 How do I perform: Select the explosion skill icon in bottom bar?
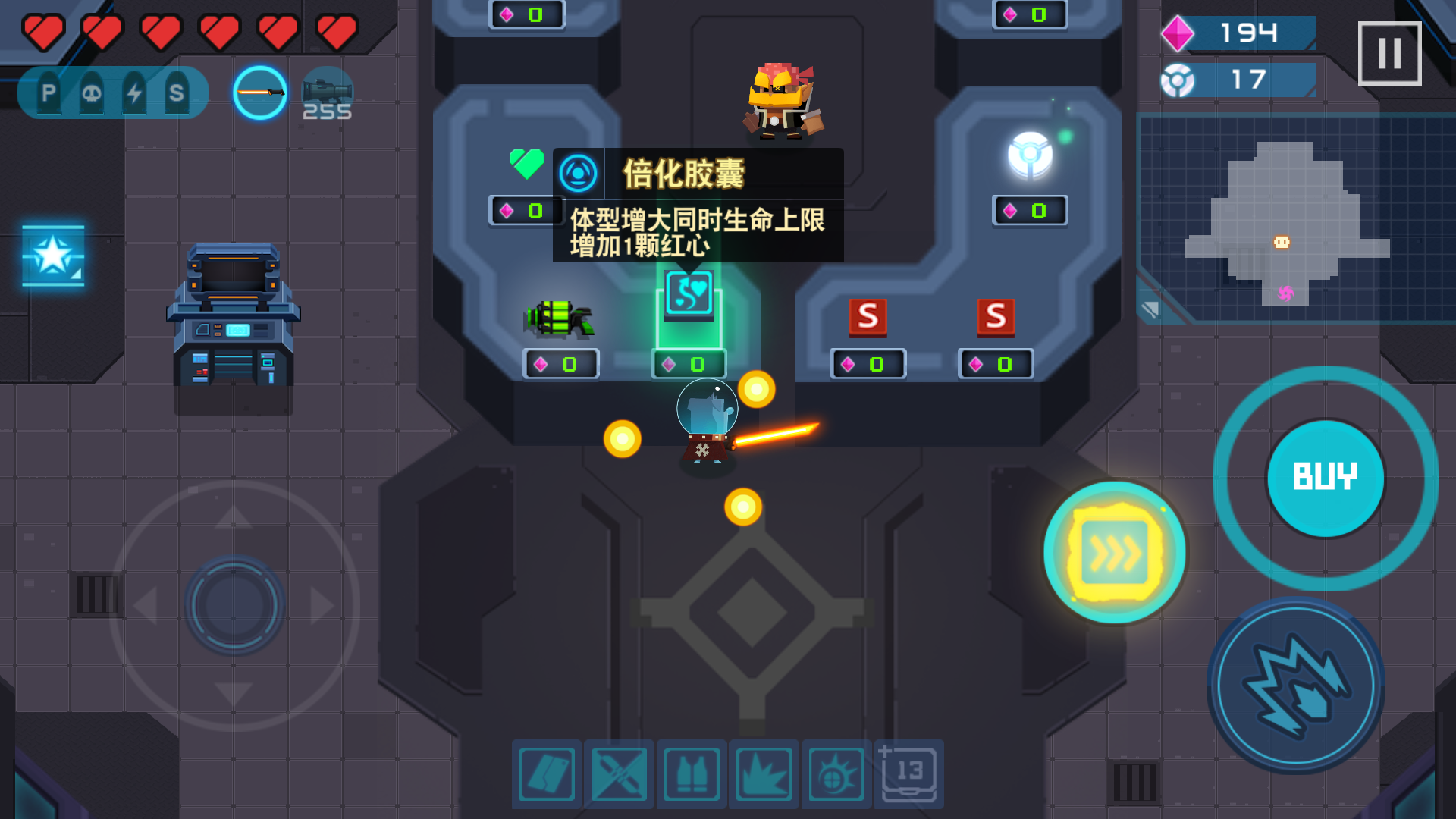click(764, 774)
